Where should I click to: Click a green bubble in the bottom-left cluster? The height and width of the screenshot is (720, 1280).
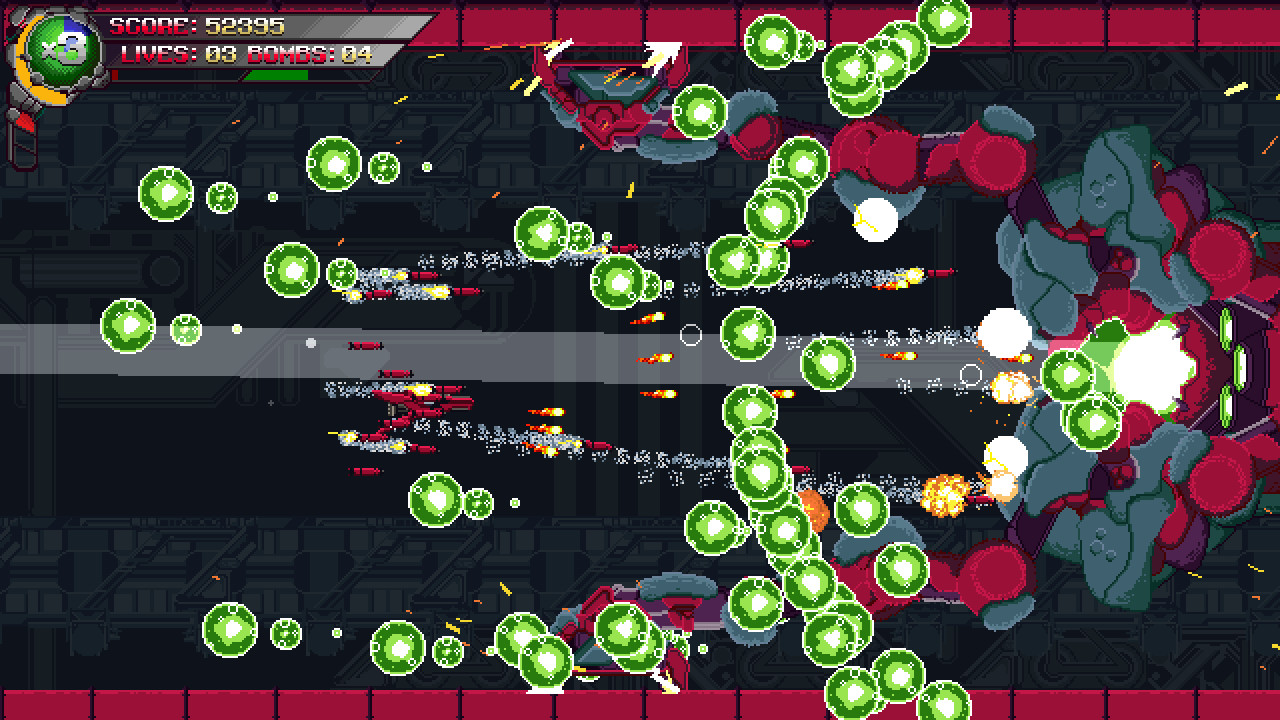[230, 630]
